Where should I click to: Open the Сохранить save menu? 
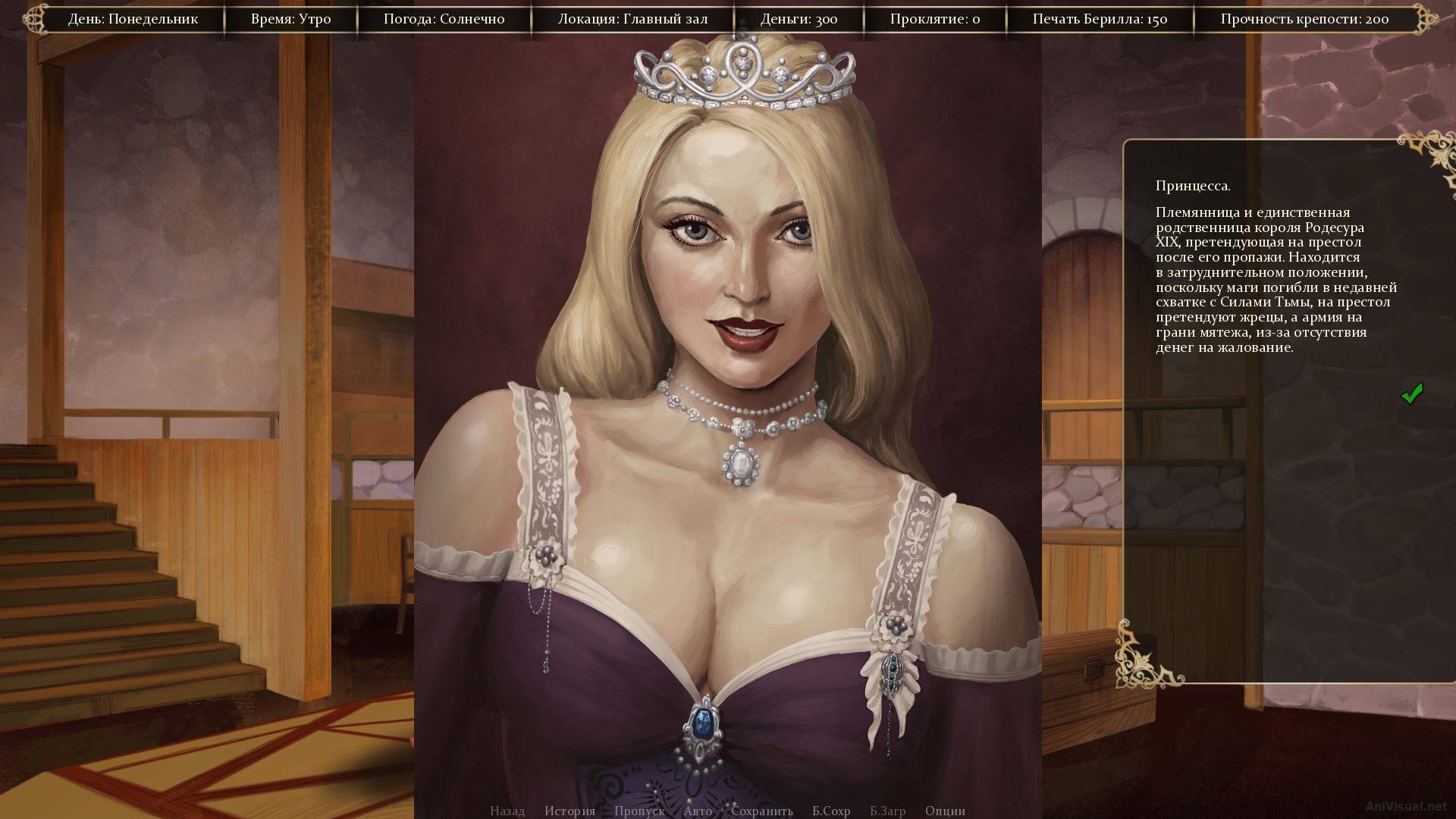coord(761,811)
